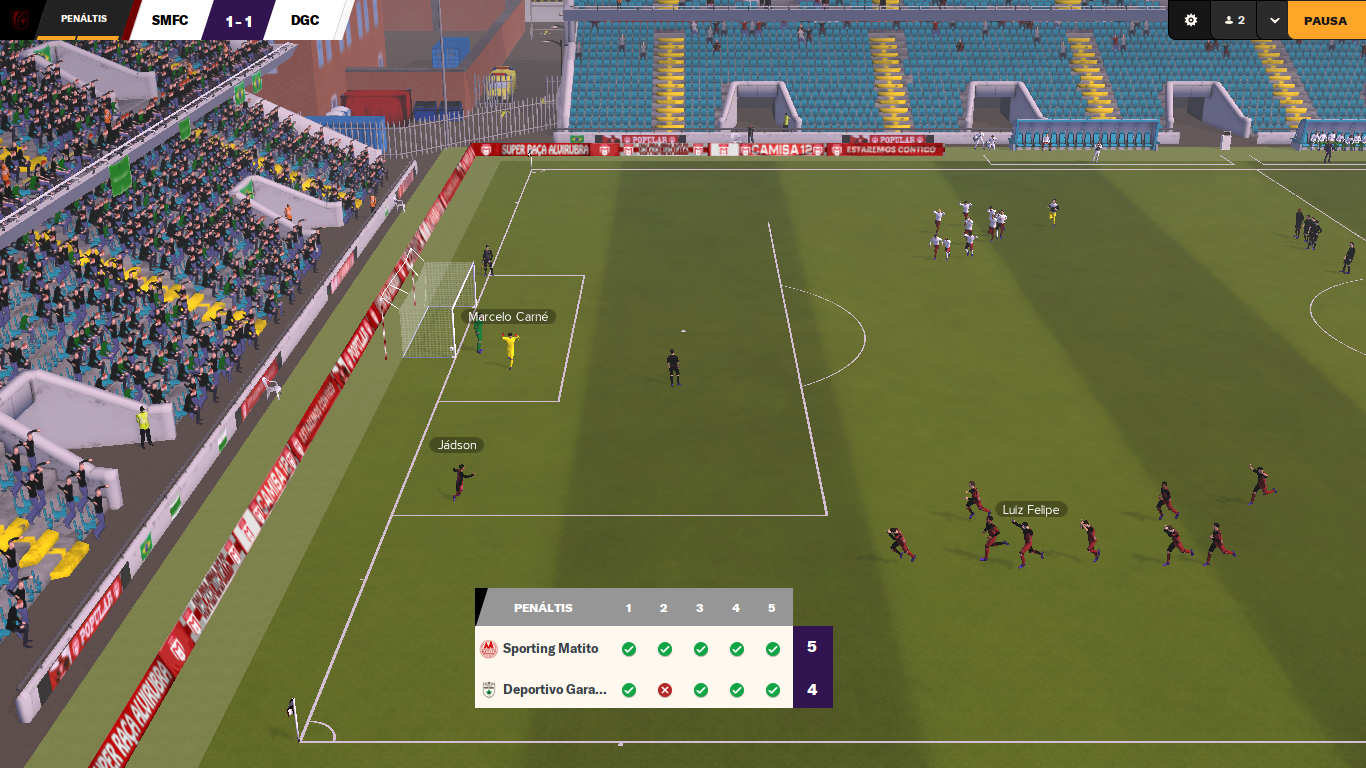Open the DGC team name in the scoreboard

[x=304, y=20]
